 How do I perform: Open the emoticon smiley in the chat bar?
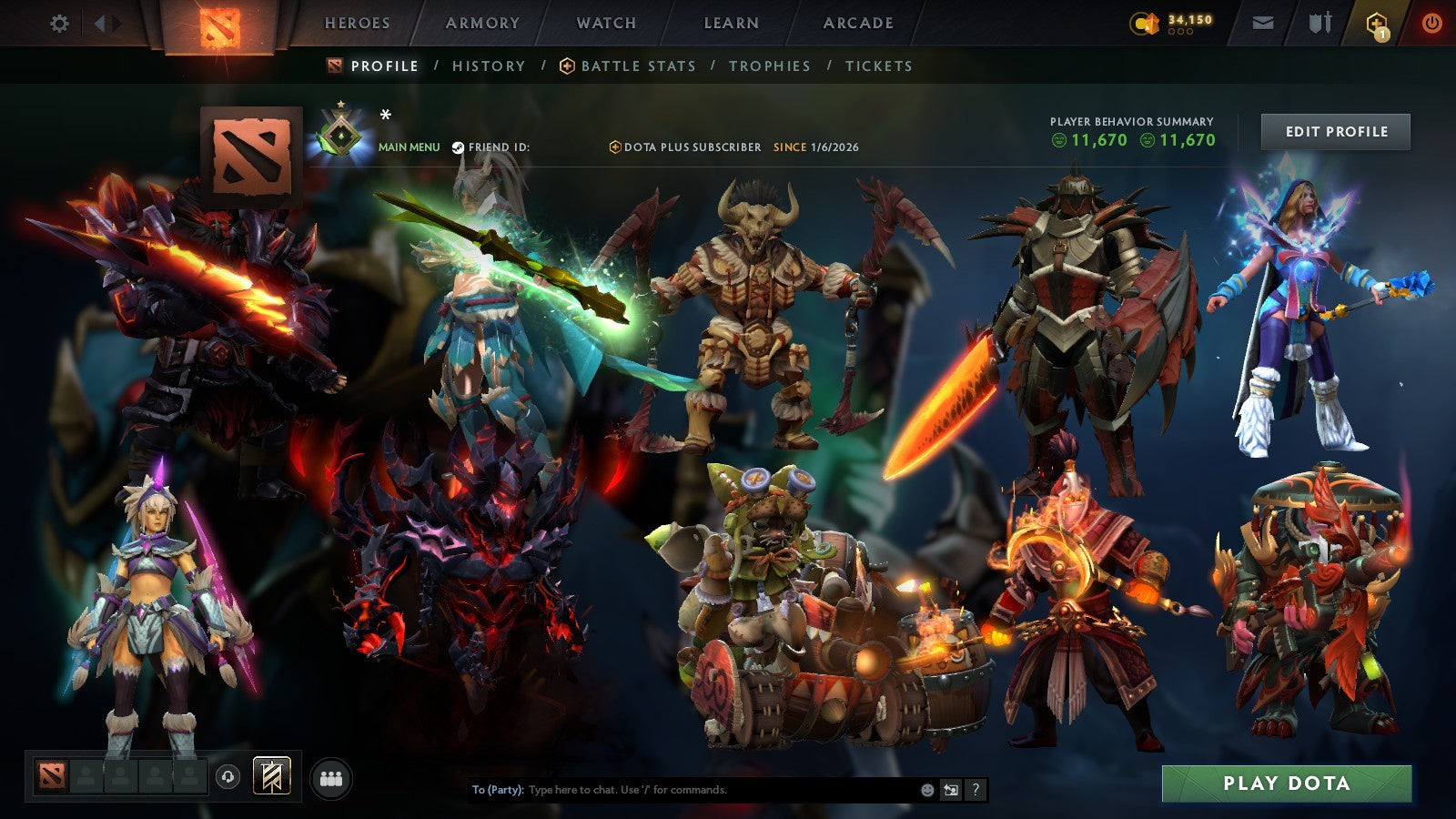pyautogui.click(x=926, y=791)
